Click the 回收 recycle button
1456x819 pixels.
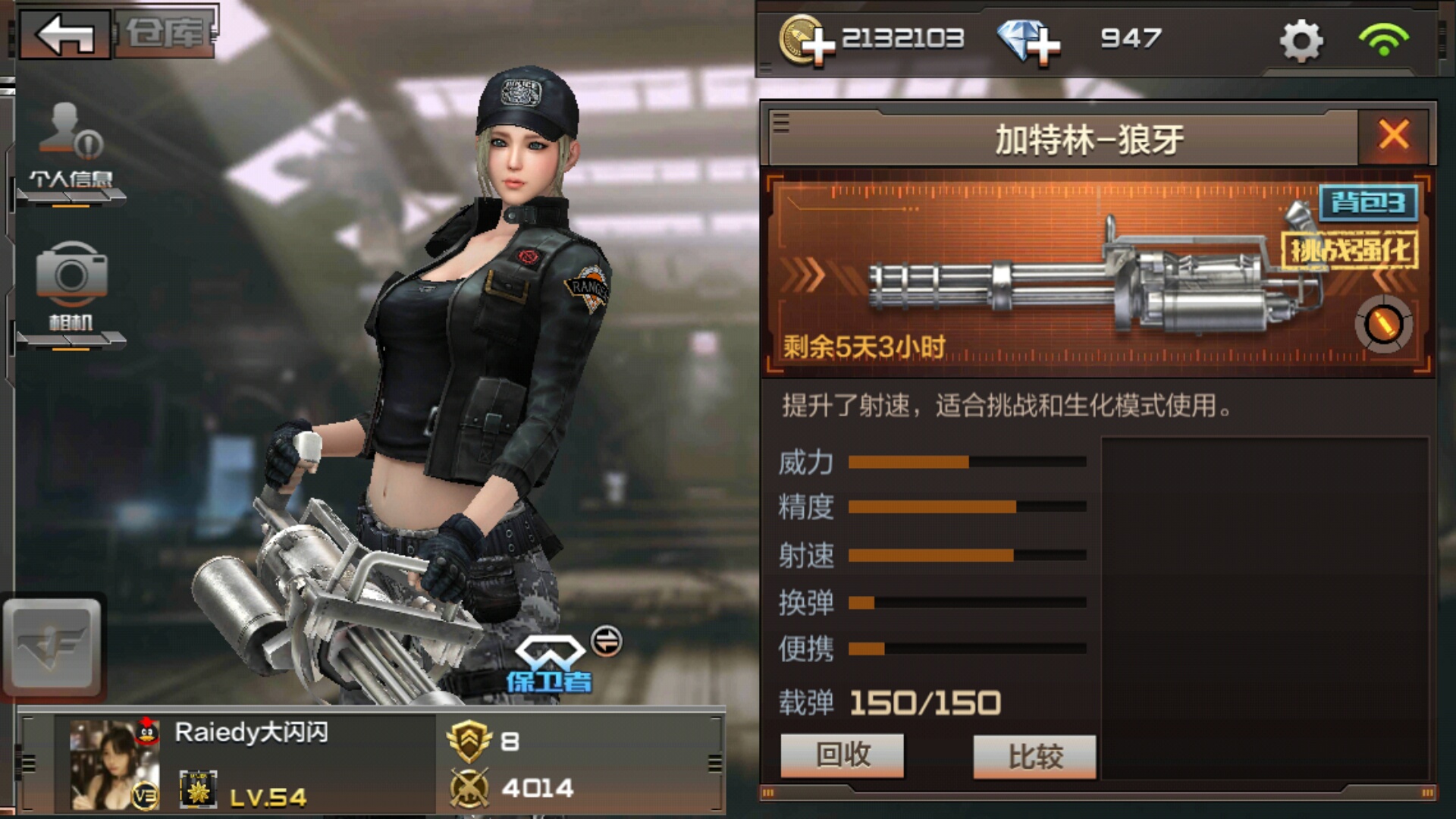click(843, 755)
